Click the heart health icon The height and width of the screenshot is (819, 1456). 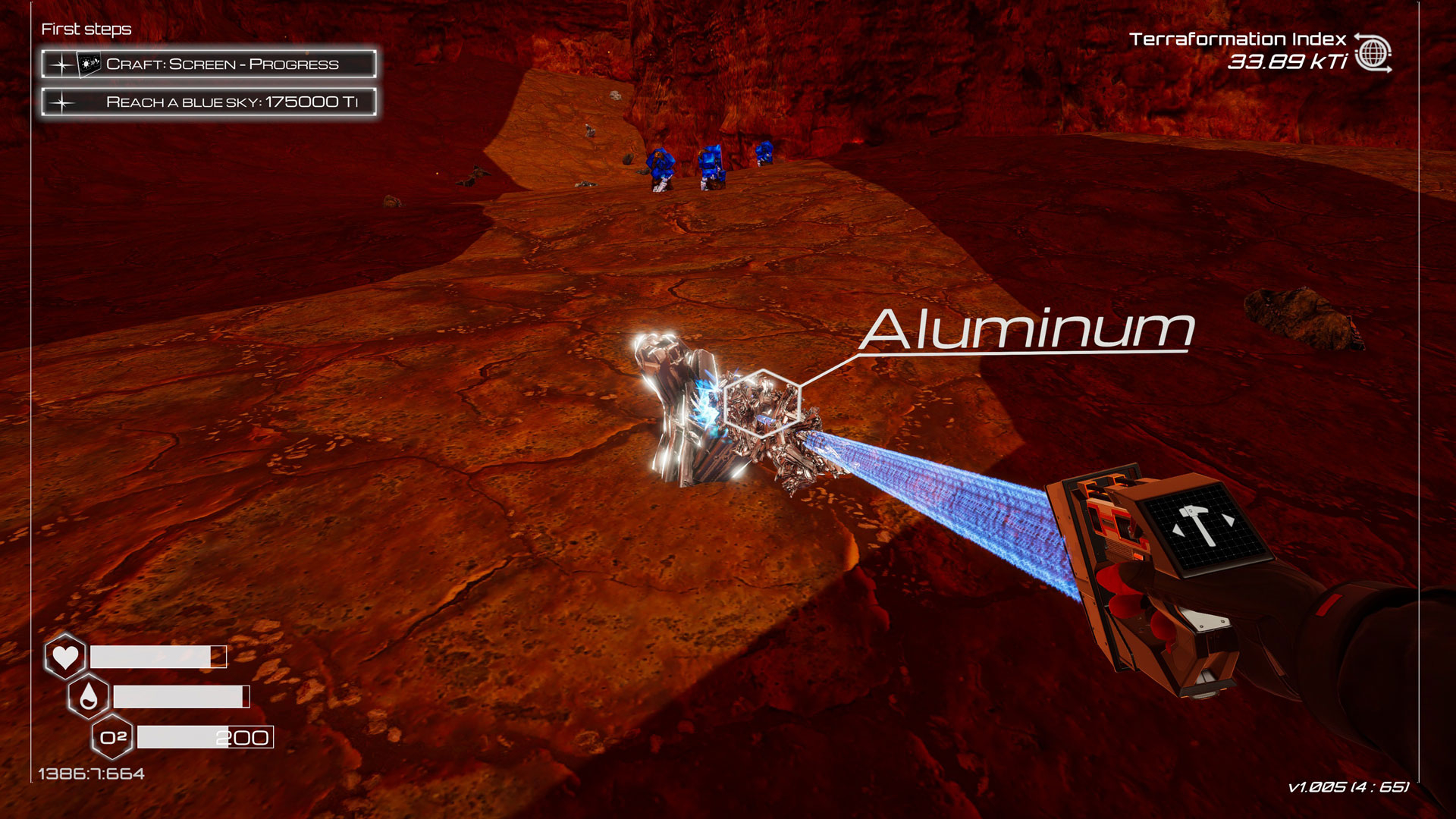coord(65,656)
